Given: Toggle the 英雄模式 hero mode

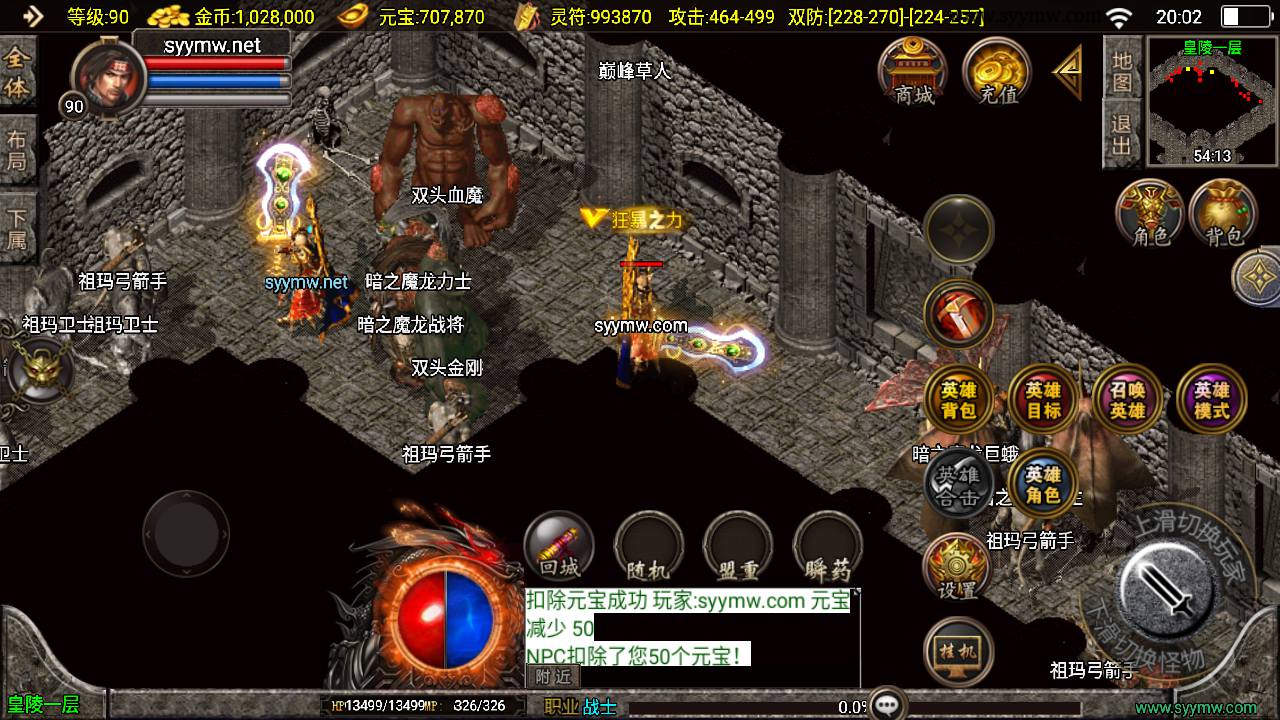Looking at the screenshot, I should [1211, 400].
